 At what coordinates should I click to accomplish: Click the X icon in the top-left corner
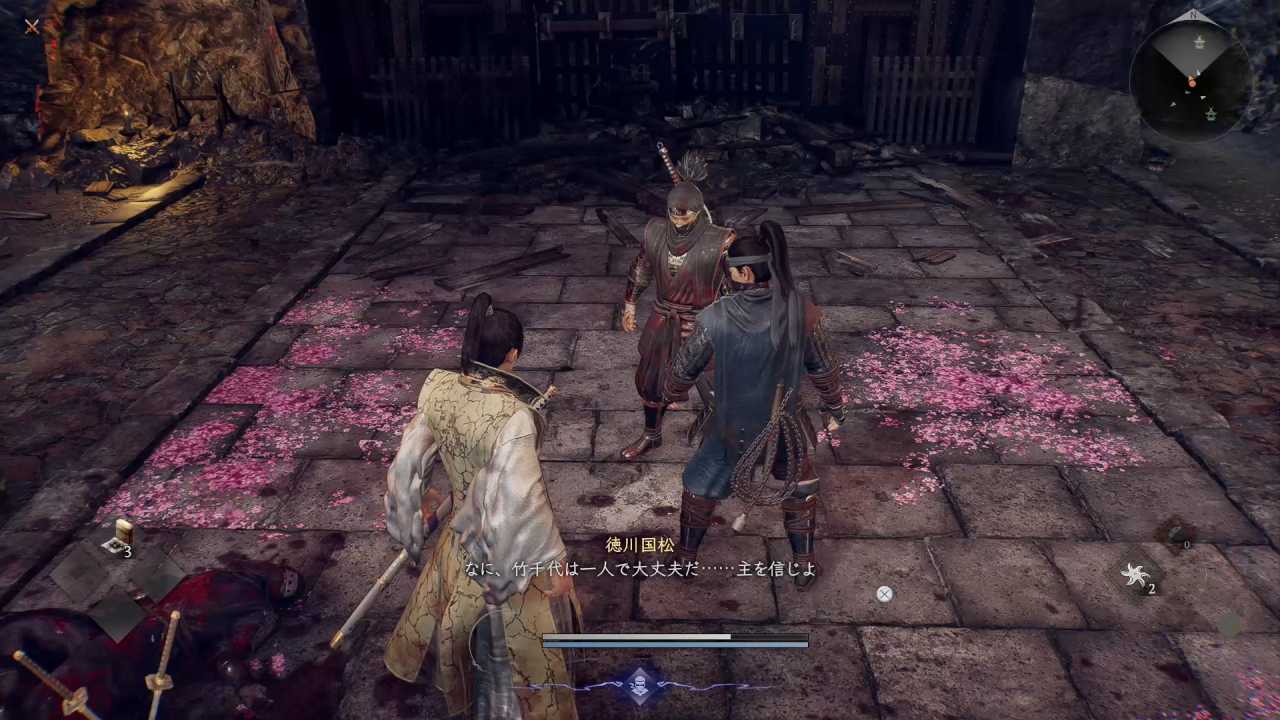point(31,27)
